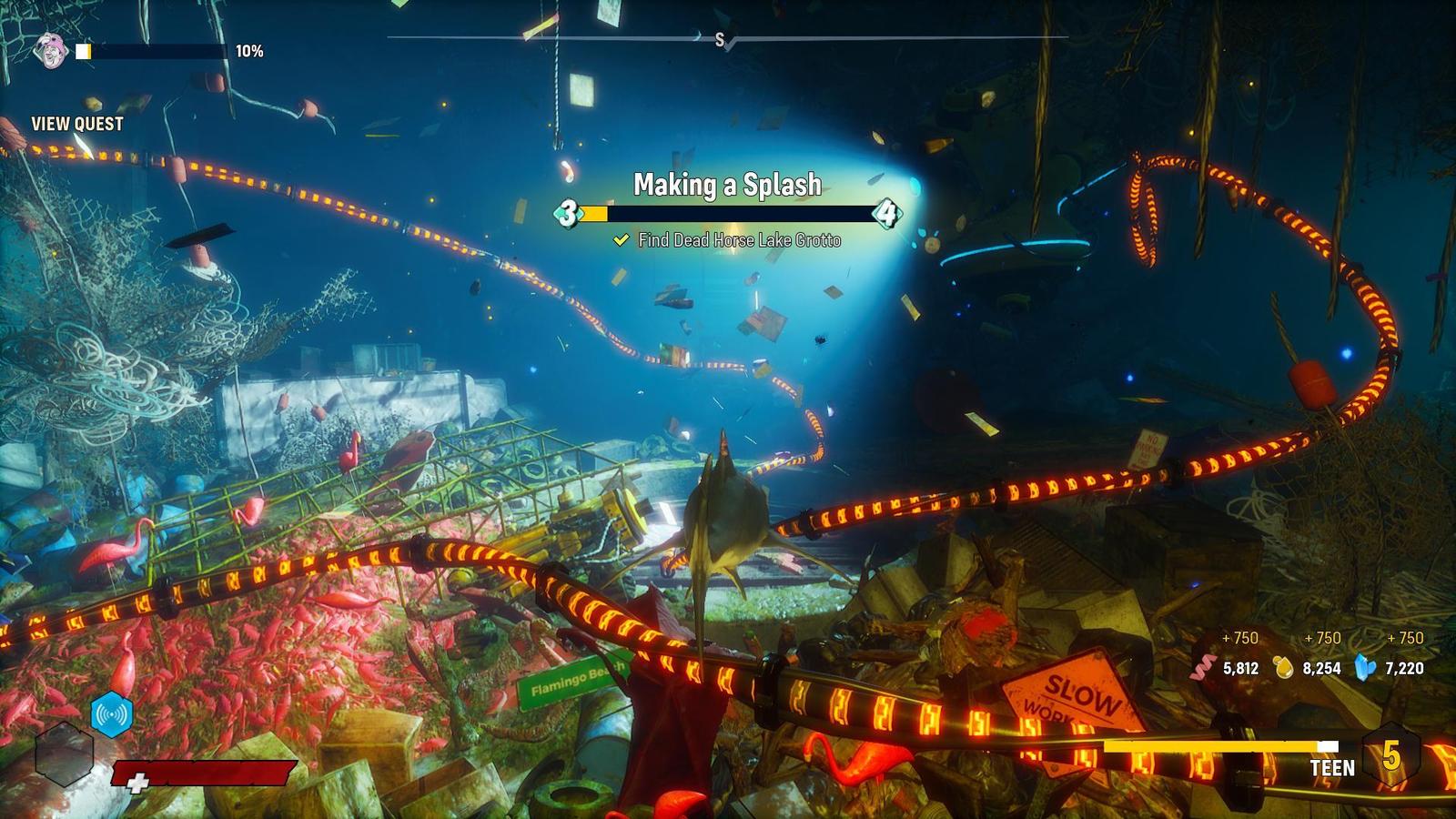1456x819 pixels.
Task: Select the pink-haired character portrait icon
Action: 51,51
